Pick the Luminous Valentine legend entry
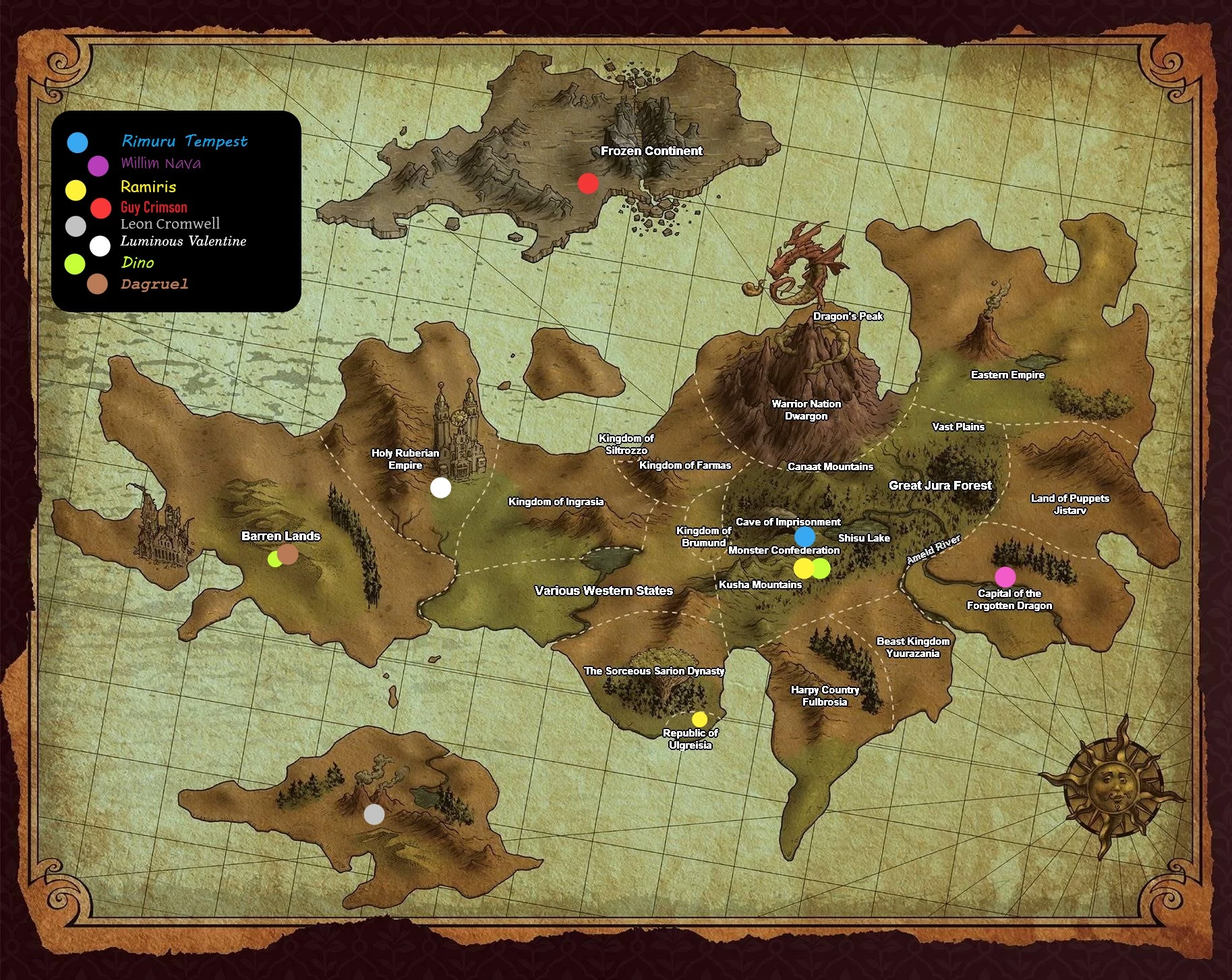Image resolution: width=1232 pixels, height=980 pixels. pos(183,241)
